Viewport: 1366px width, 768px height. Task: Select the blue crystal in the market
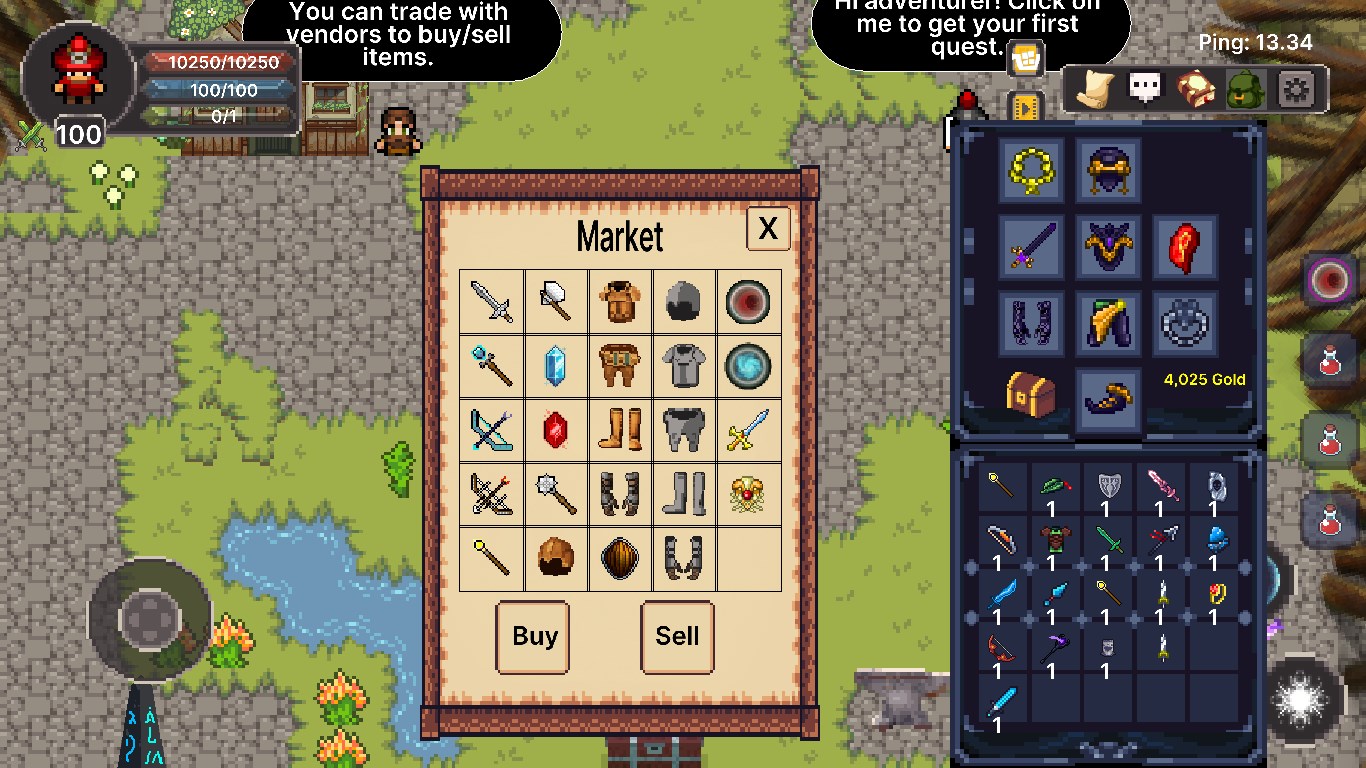556,366
